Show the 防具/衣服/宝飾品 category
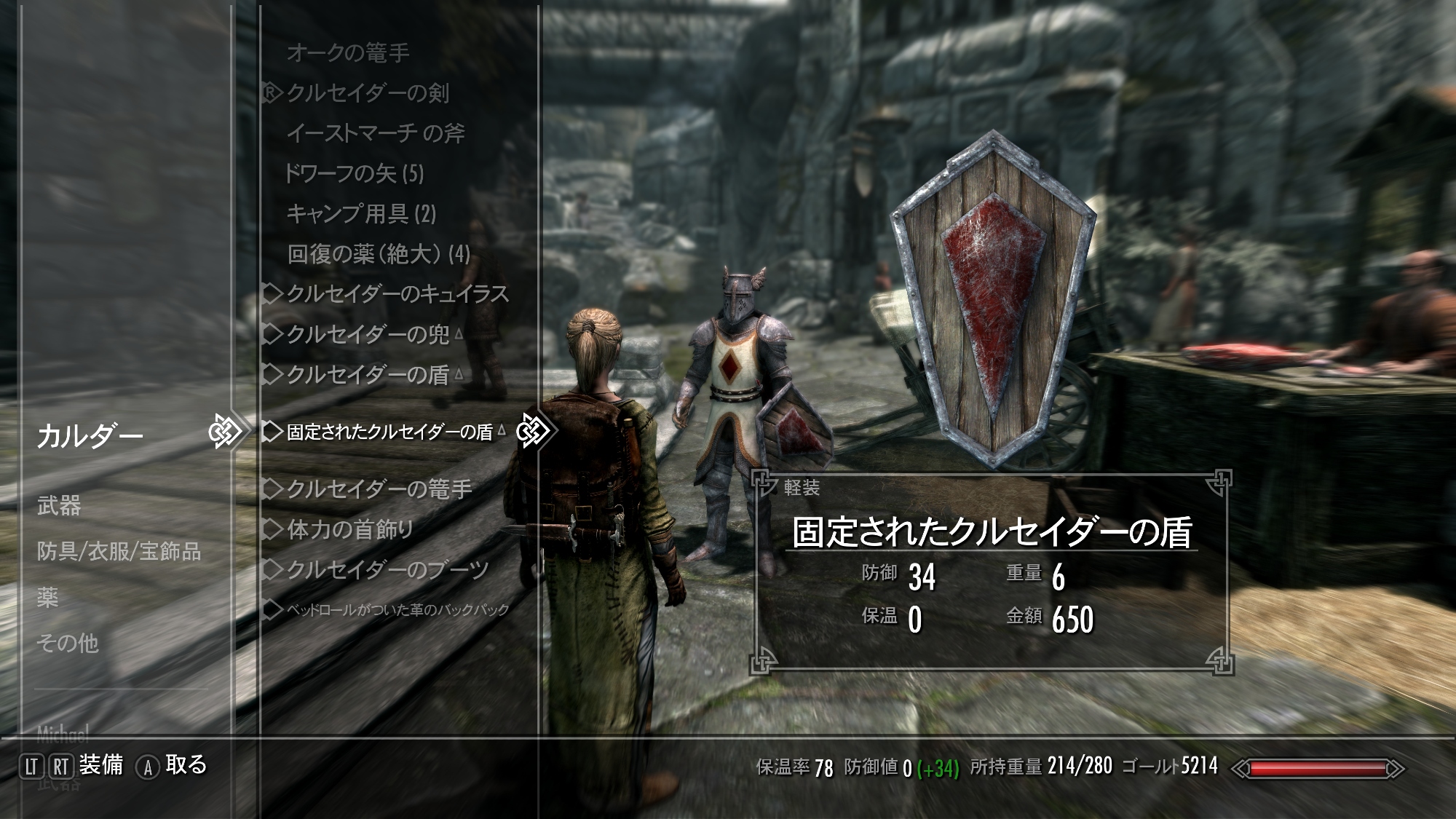Image resolution: width=1456 pixels, height=819 pixels. 119,552
